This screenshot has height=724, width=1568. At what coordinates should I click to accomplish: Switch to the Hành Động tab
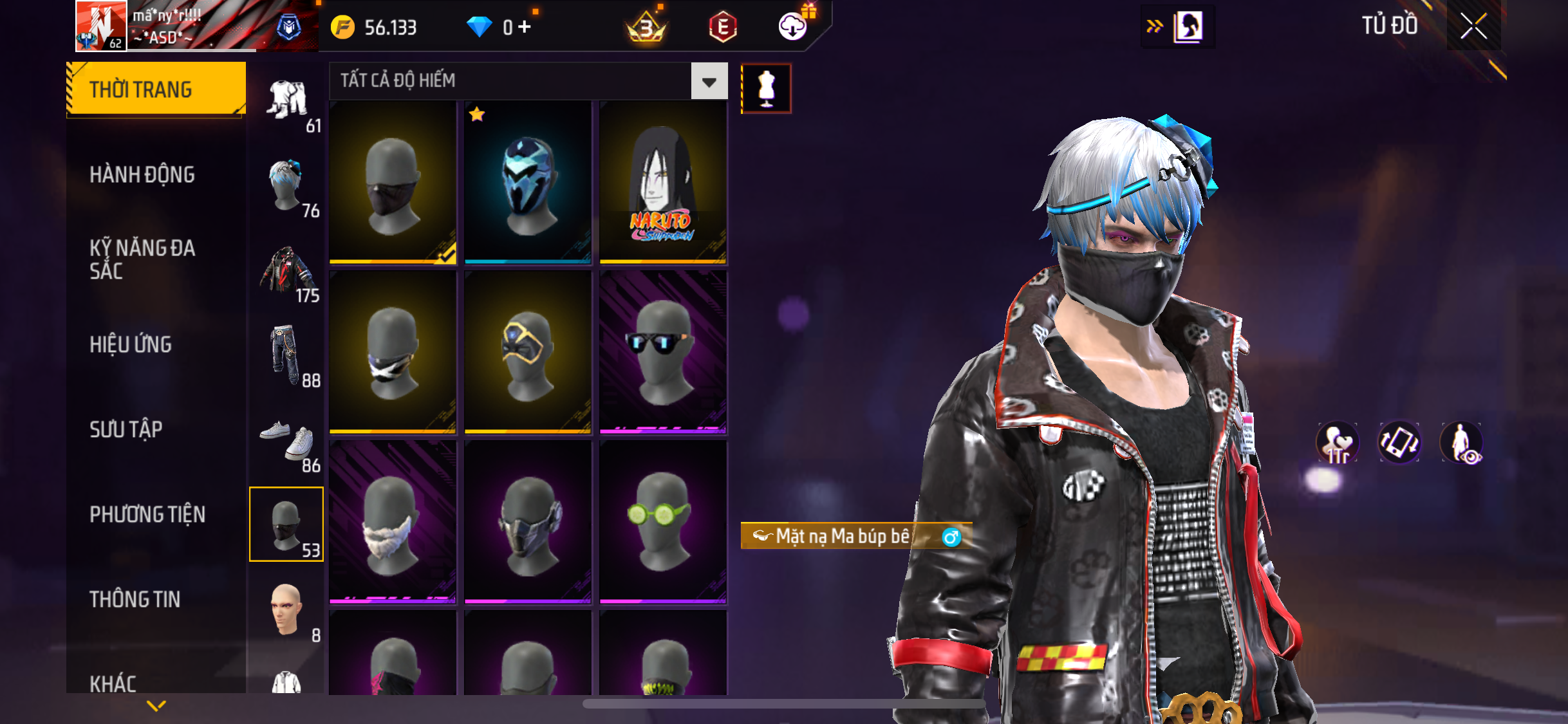click(x=142, y=174)
